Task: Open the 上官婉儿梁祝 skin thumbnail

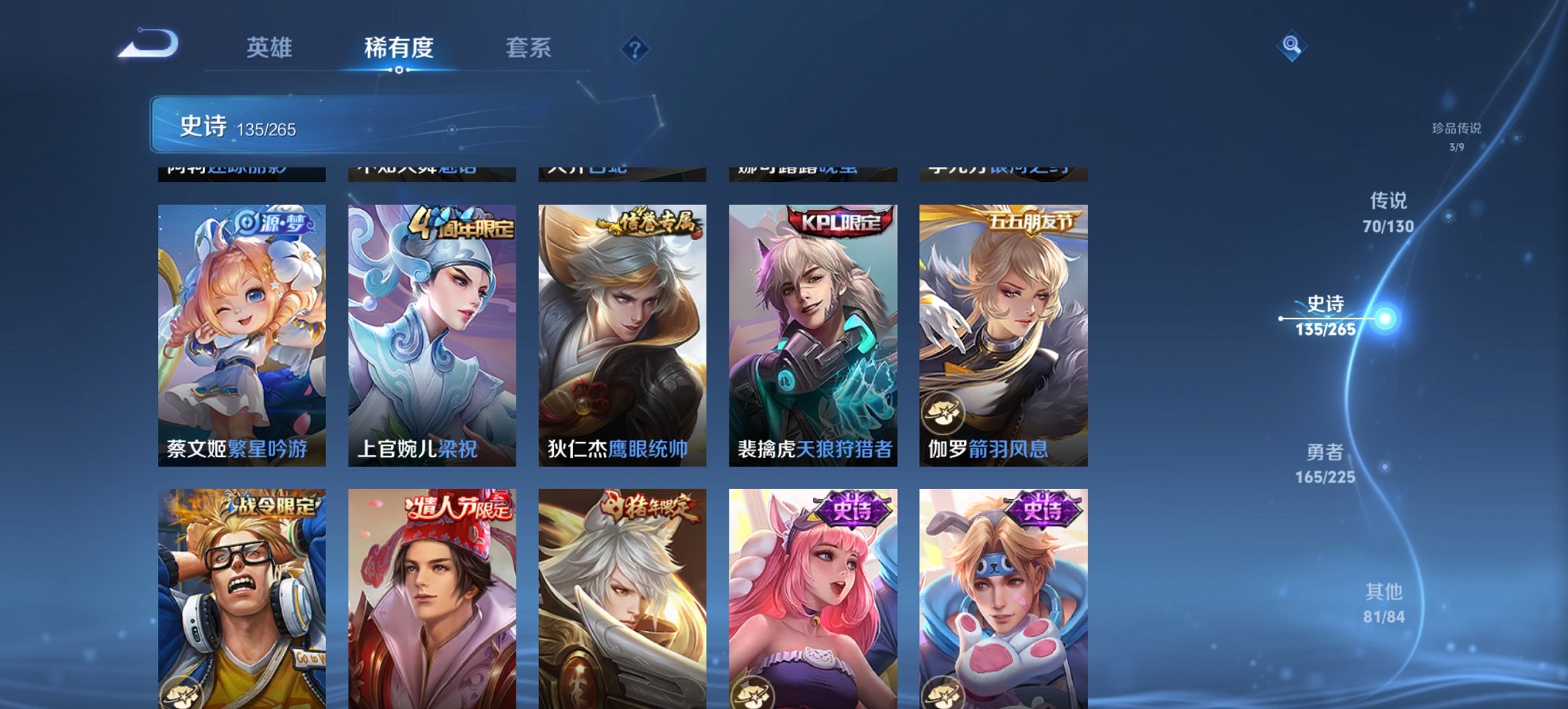Action: (x=432, y=321)
